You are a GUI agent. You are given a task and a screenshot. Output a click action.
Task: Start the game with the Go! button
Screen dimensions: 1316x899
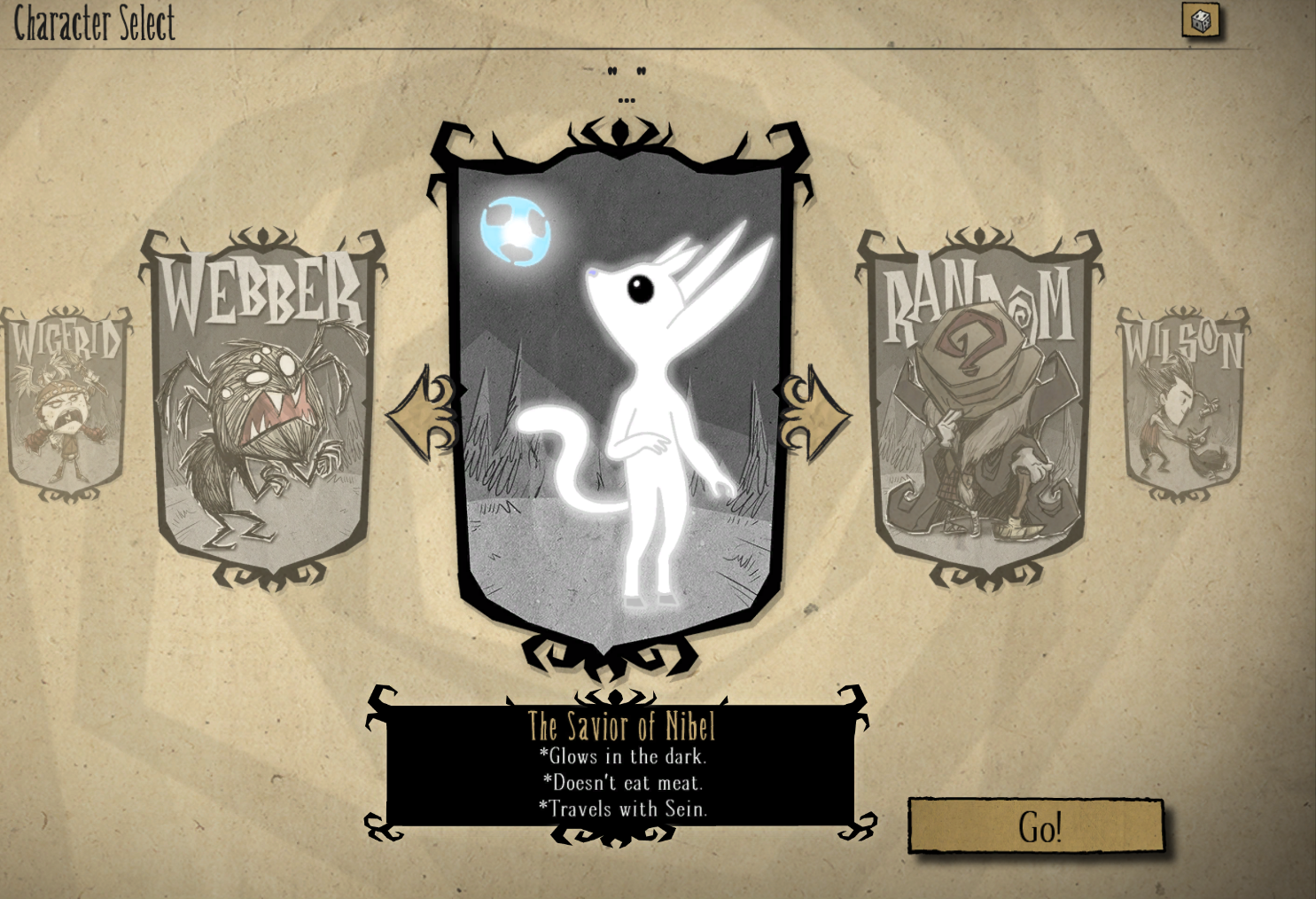point(1036,826)
